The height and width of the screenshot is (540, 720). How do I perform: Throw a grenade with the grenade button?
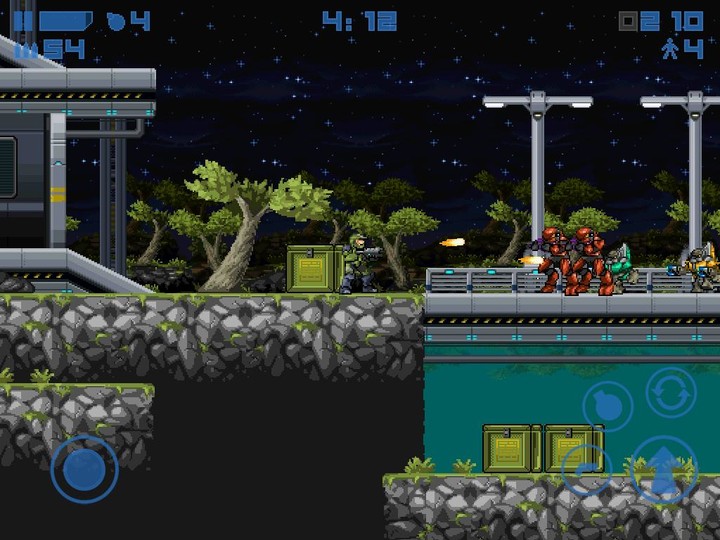608,405
